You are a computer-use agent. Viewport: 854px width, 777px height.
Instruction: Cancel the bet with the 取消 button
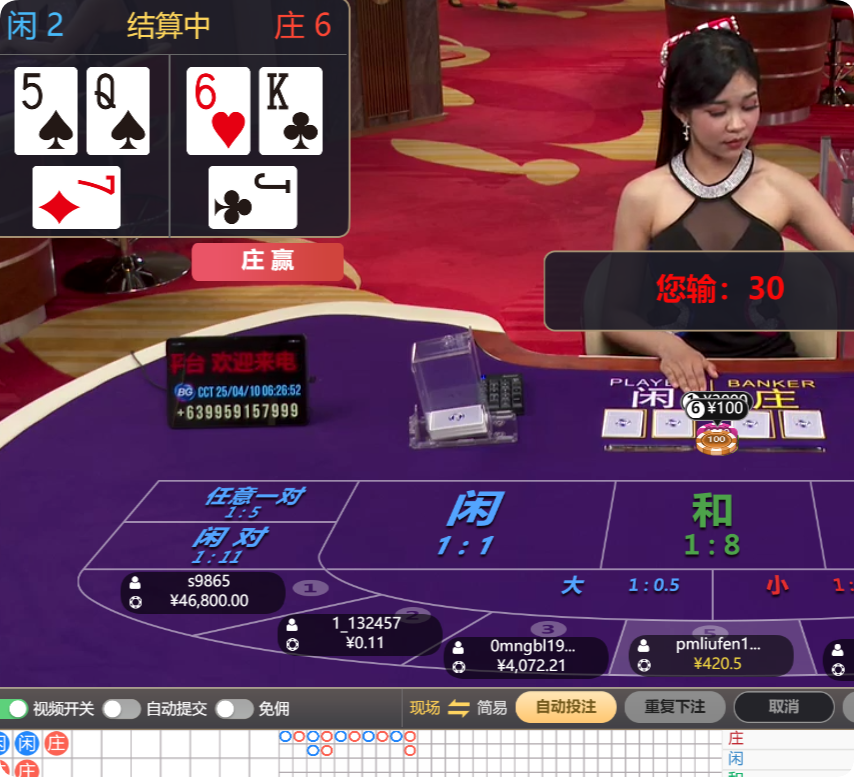pyautogui.click(x=783, y=707)
